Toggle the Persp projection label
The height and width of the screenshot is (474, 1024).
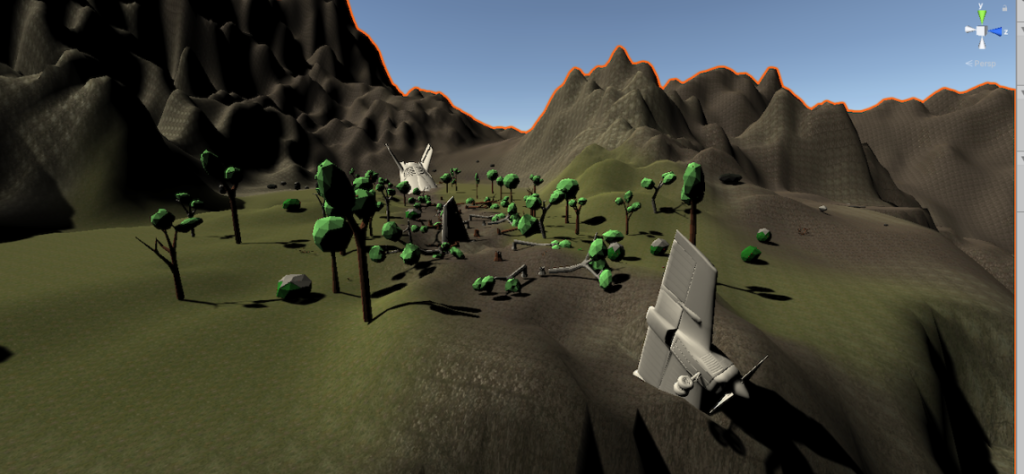(984, 63)
